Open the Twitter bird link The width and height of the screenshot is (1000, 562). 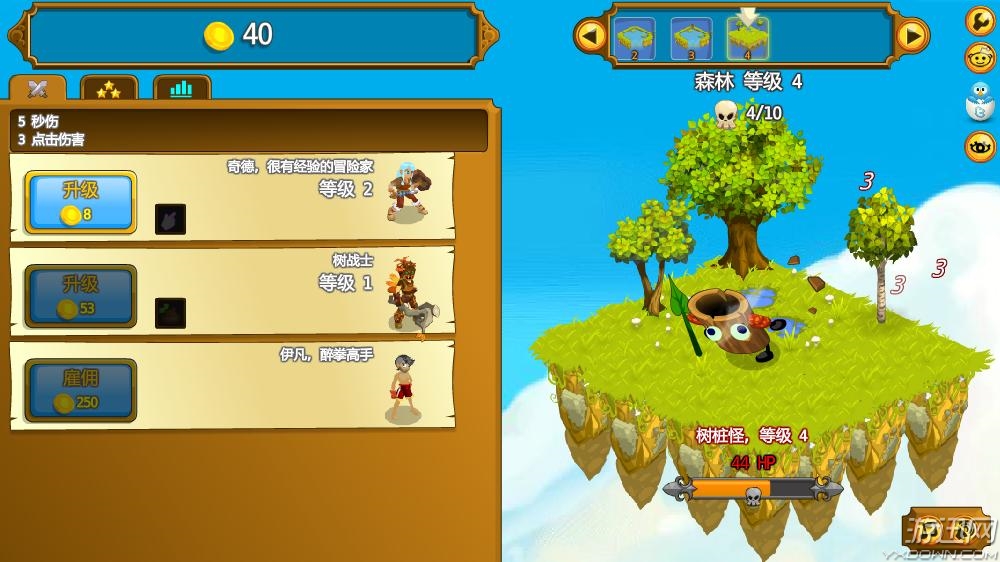980,103
